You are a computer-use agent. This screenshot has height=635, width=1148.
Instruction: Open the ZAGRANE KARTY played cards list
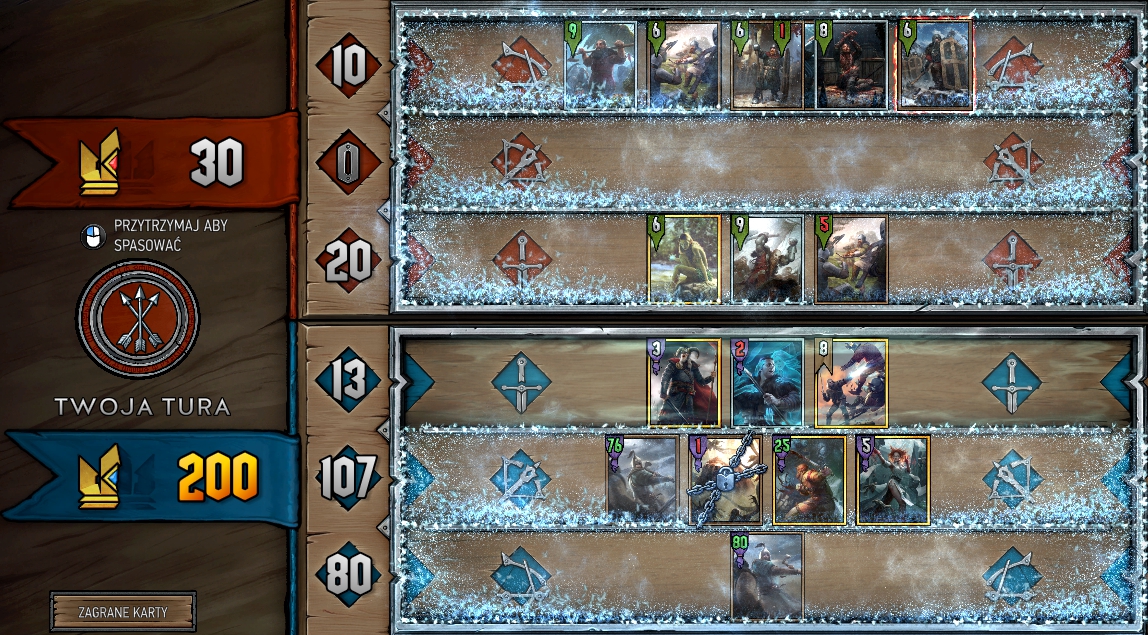[x=123, y=612]
